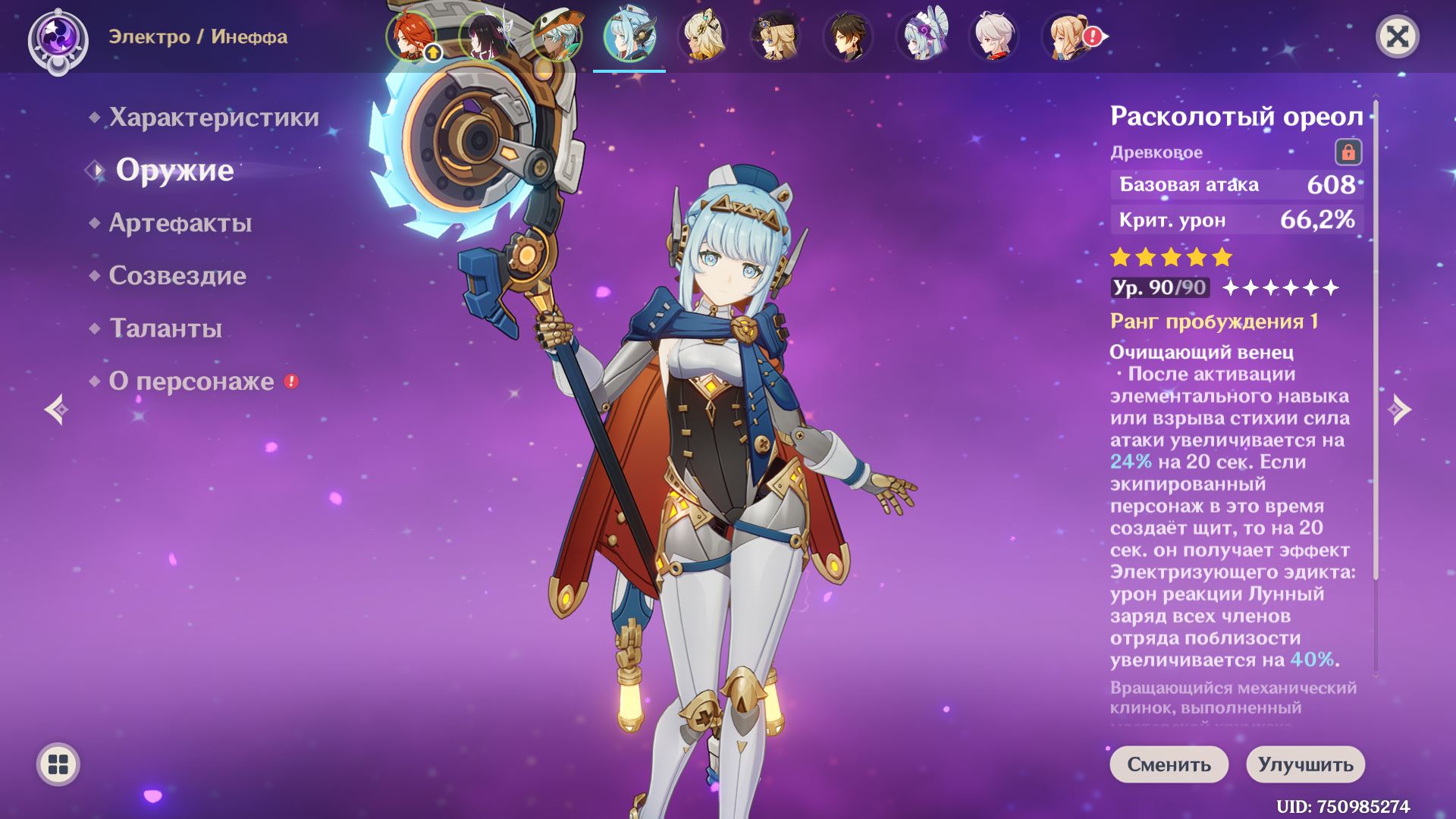Pick Zhongli's dark-haired portrait
This screenshot has width=1456, height=819.
(848, 36)
